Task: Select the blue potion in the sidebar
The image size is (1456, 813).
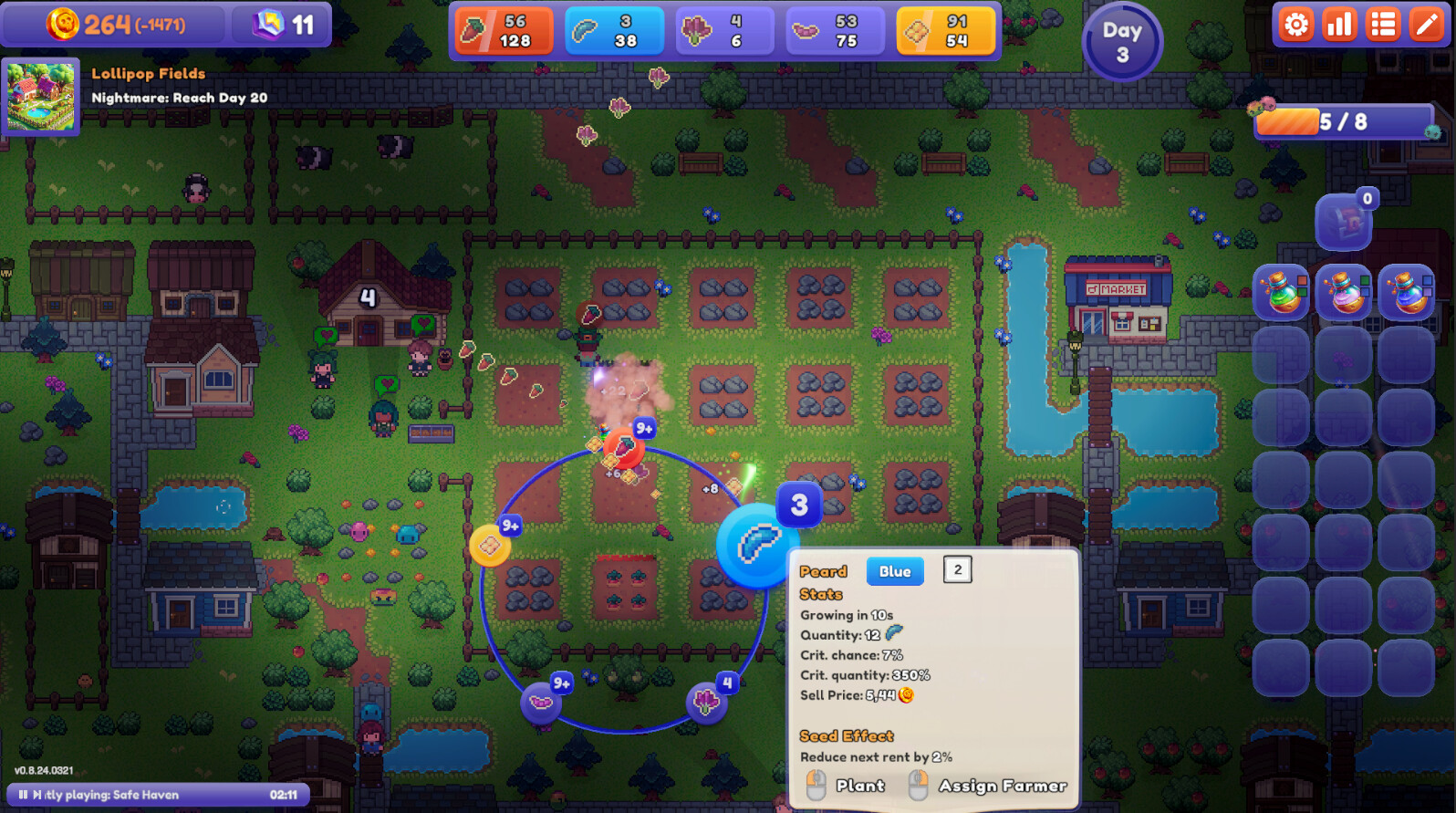Action: [1409, 292]
